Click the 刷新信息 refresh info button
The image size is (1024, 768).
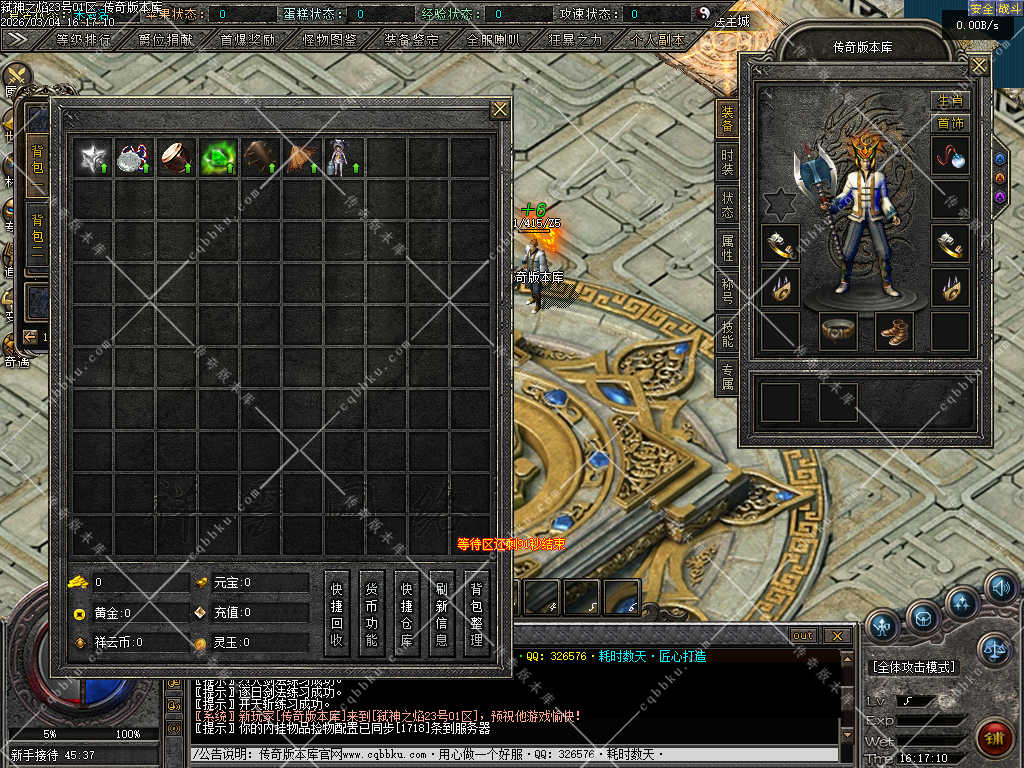(441, 613)
